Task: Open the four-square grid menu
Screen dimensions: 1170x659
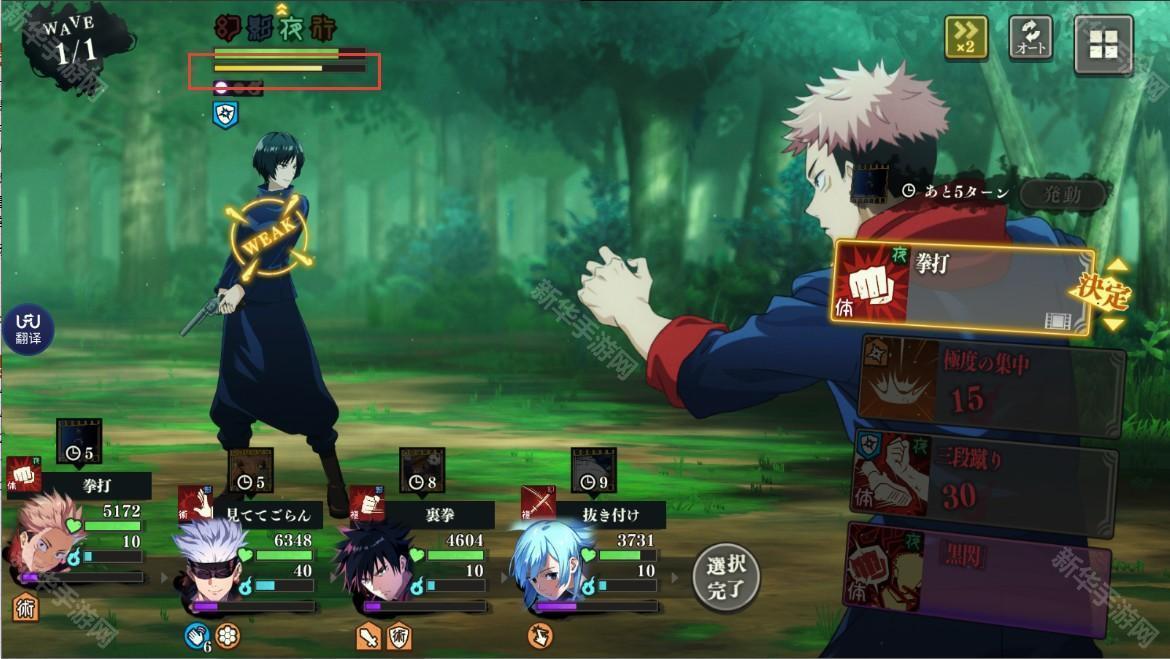Action: (x=1103, y=44)
